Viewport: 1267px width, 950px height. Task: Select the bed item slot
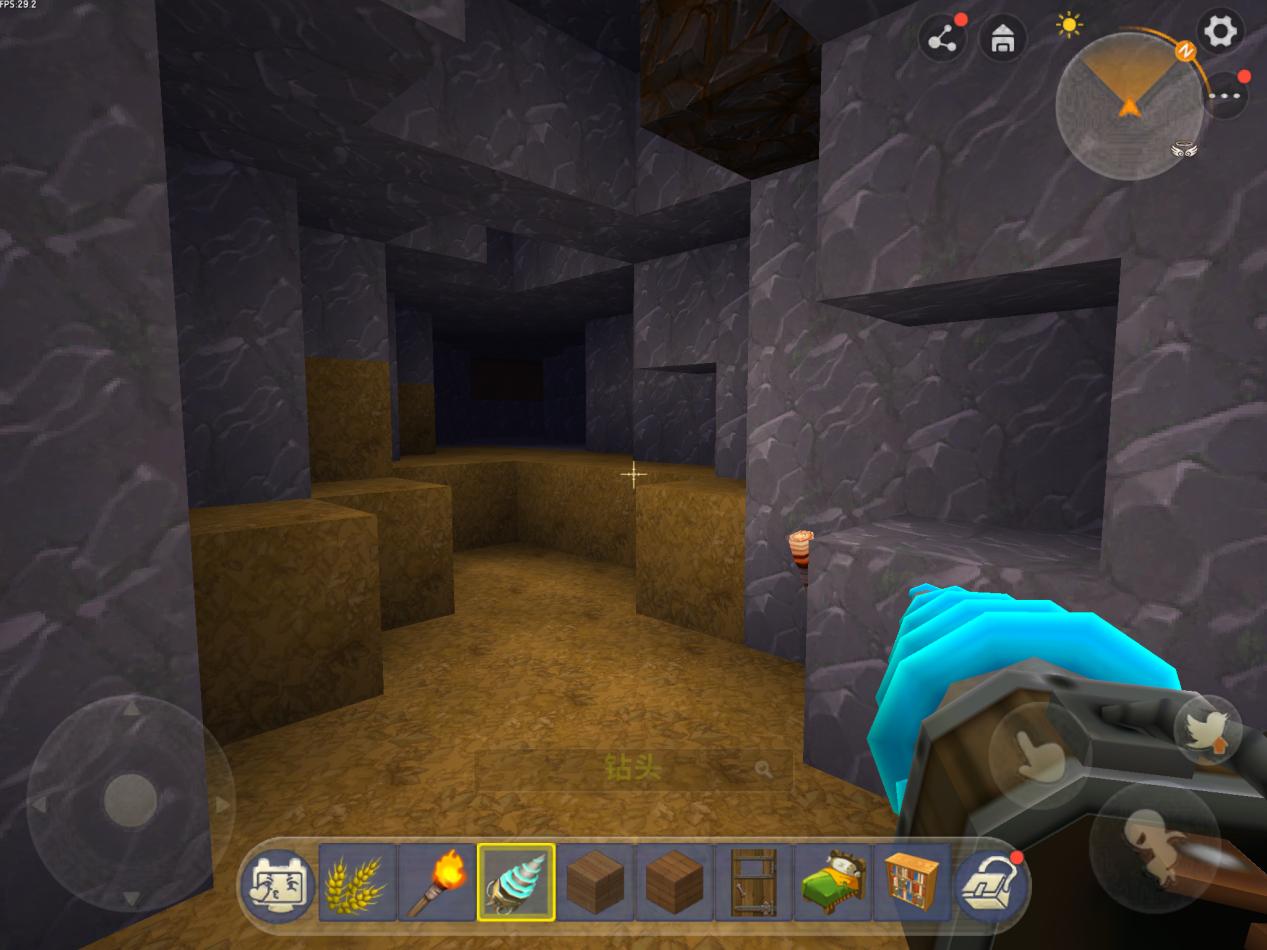point(833,883)
